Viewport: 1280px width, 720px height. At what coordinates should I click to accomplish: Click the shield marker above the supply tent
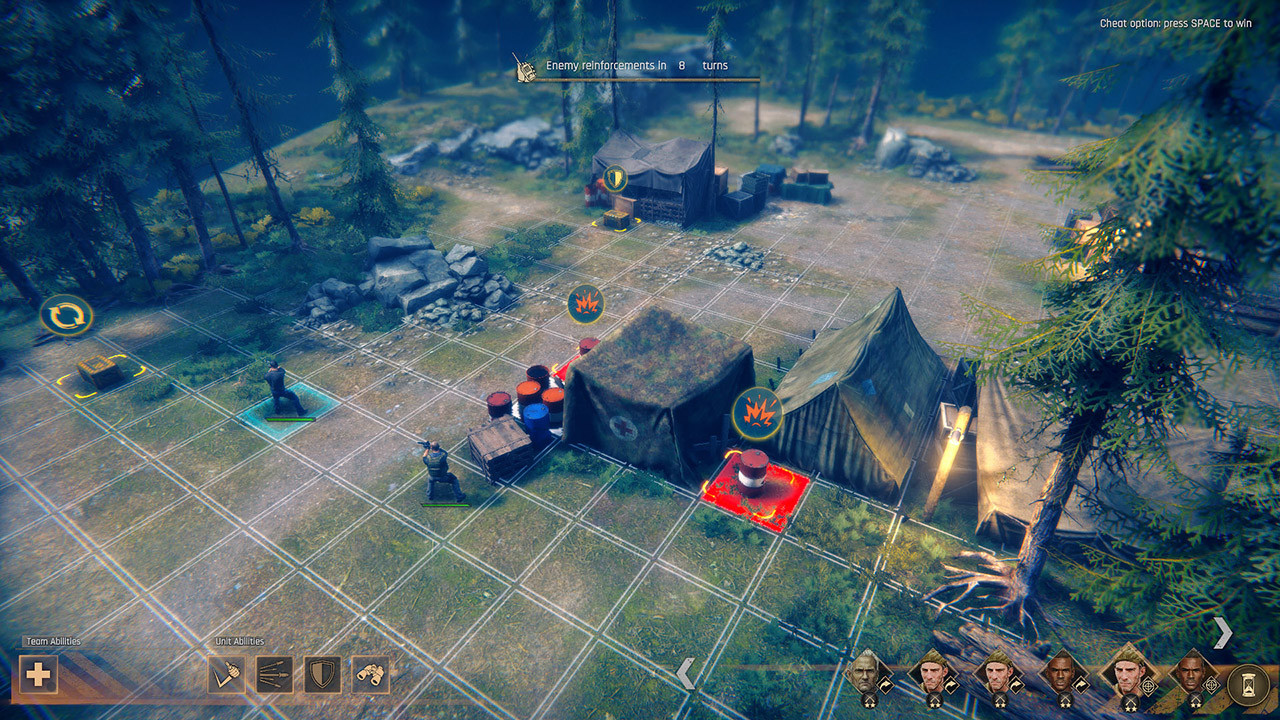(x=615, y=179)
